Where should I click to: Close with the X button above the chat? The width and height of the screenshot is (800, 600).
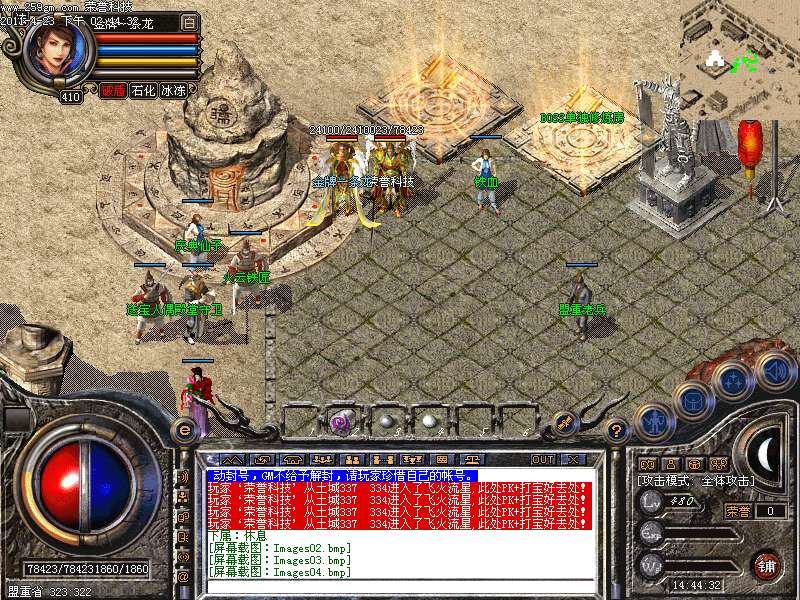pyautogui.click(x=572, y=459)
